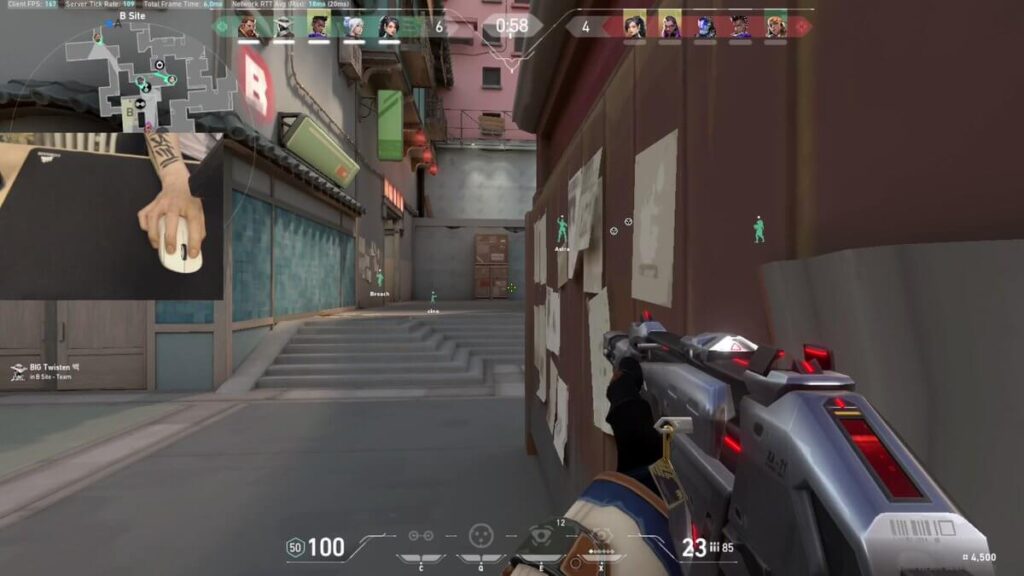This screenshot has width=1024, height=576.
Task: Select Cypher's white-hat portrait in the team bar
Action: click(284, 27)
